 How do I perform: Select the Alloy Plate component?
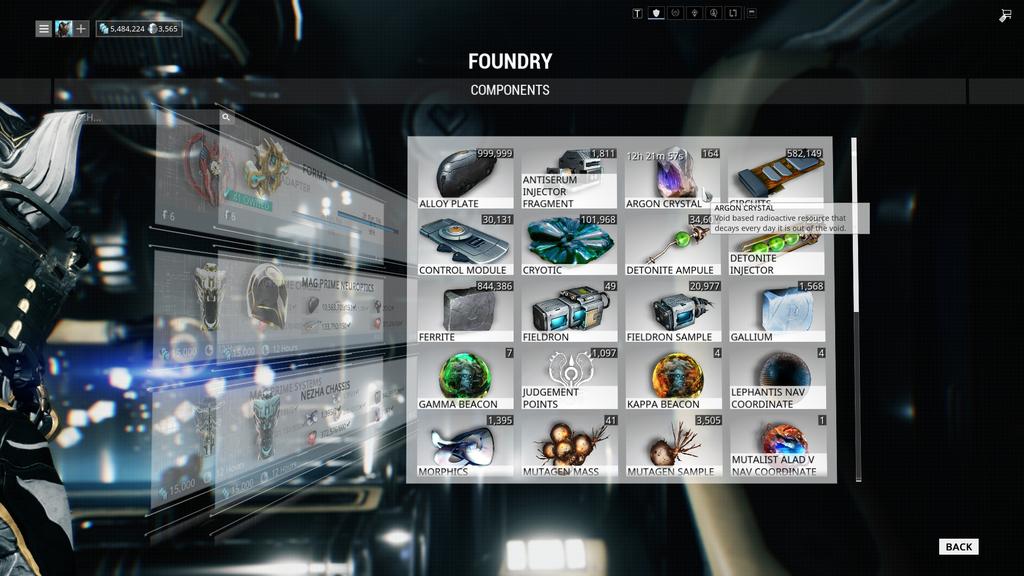465,178
